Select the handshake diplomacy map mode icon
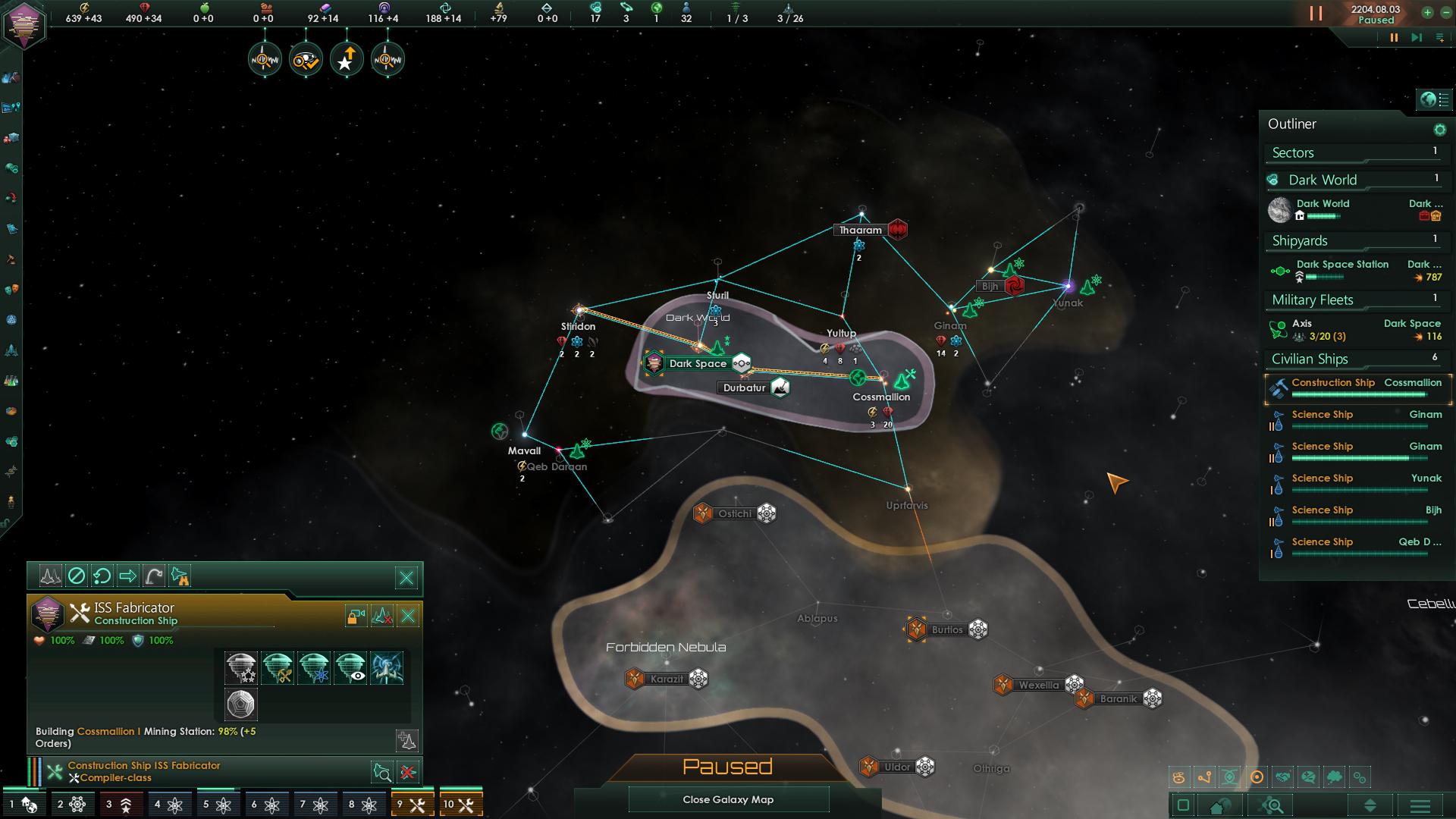The height and width of the screenshot is (819, 1456). 1283,777
